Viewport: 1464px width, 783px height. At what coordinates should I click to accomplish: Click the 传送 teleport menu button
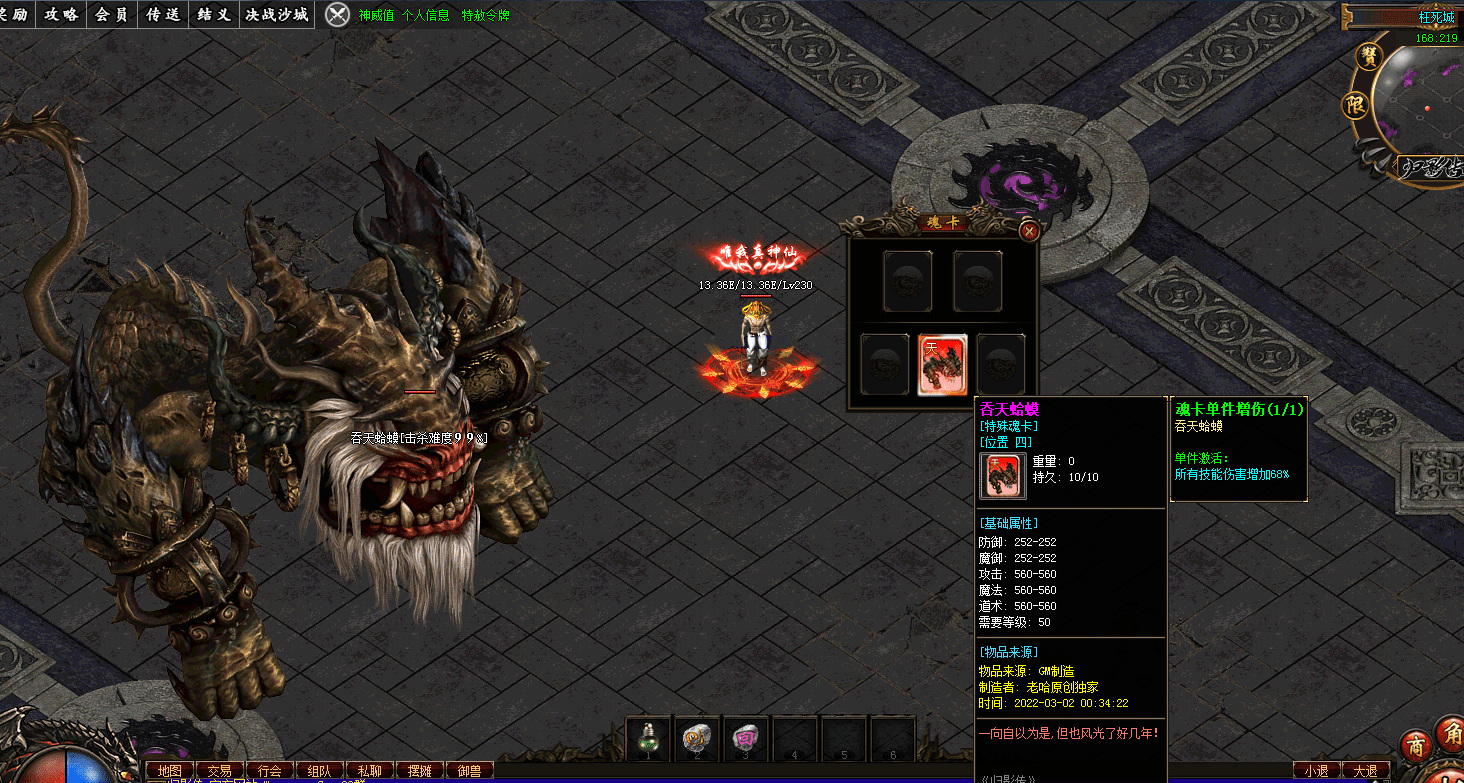[162, 14]
